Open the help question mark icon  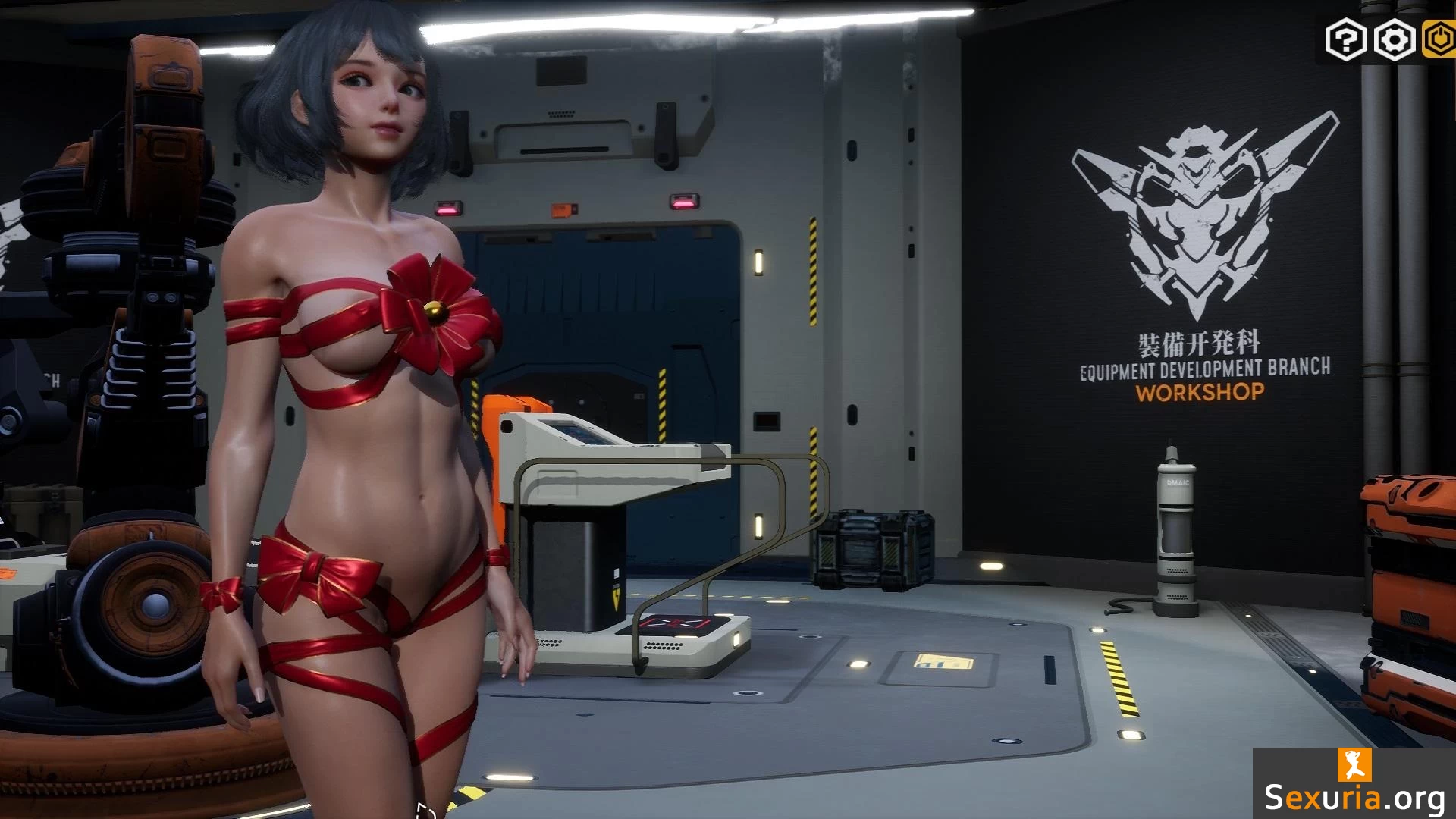coord(1346,39)
